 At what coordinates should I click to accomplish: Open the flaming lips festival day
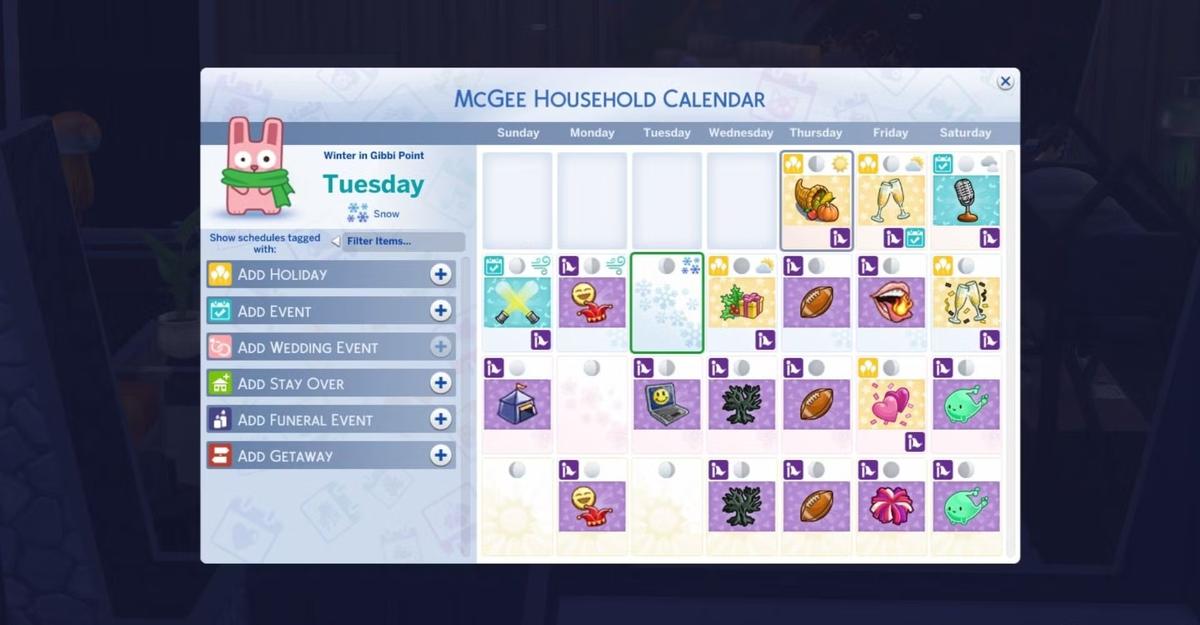891,302
